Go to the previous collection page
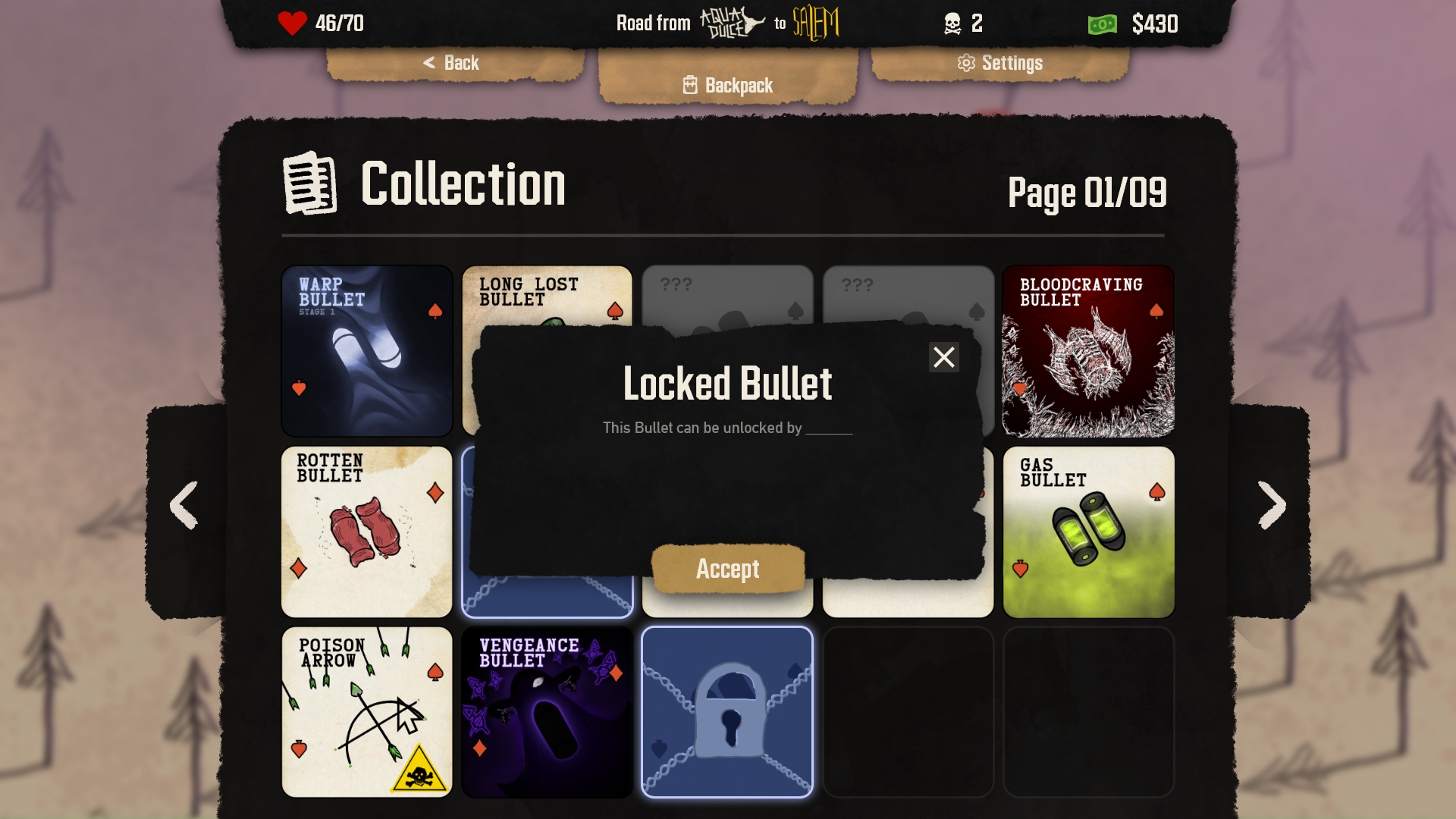 coord(184,505)
